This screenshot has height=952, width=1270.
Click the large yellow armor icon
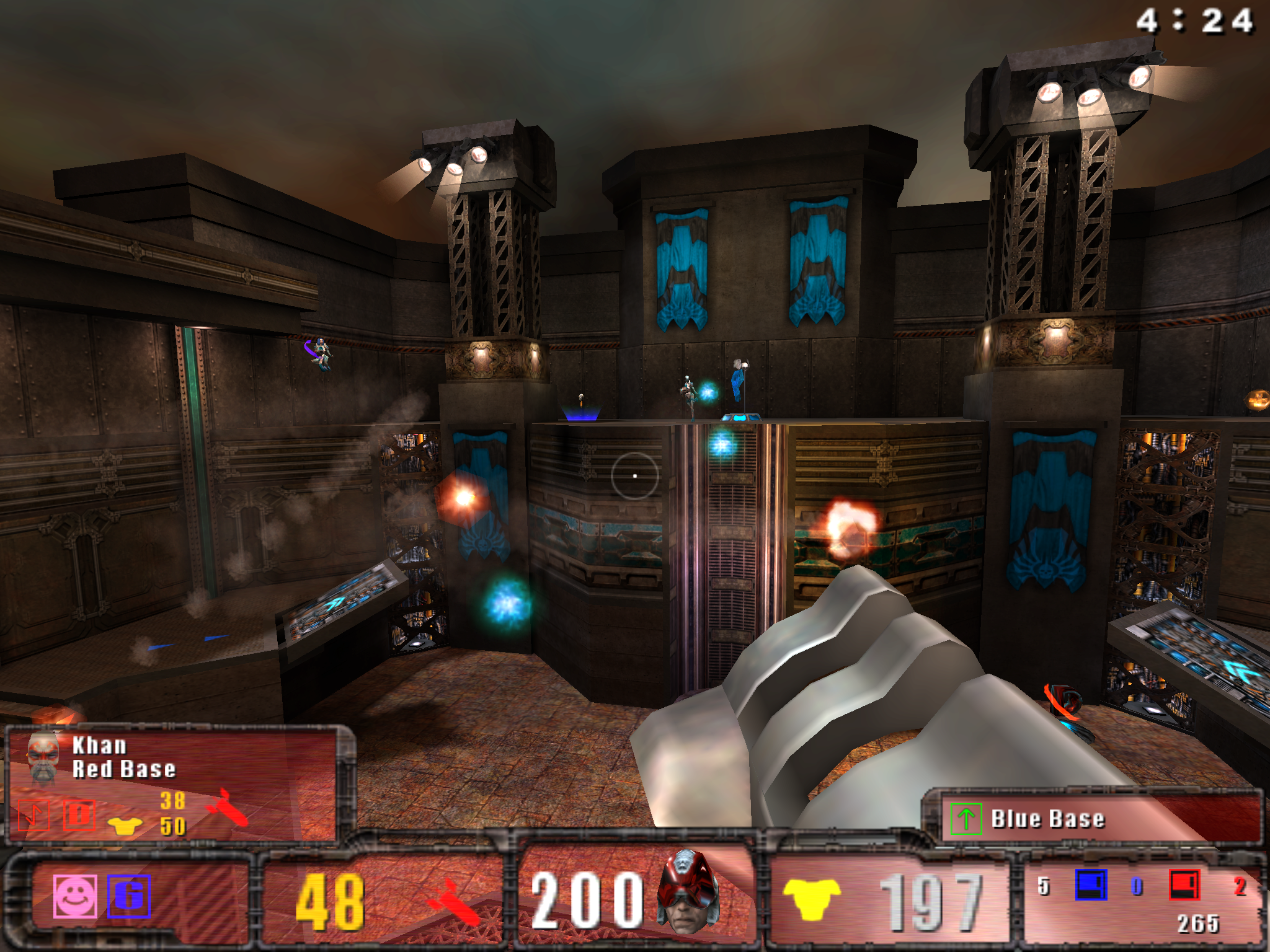(x=812, y=899)
